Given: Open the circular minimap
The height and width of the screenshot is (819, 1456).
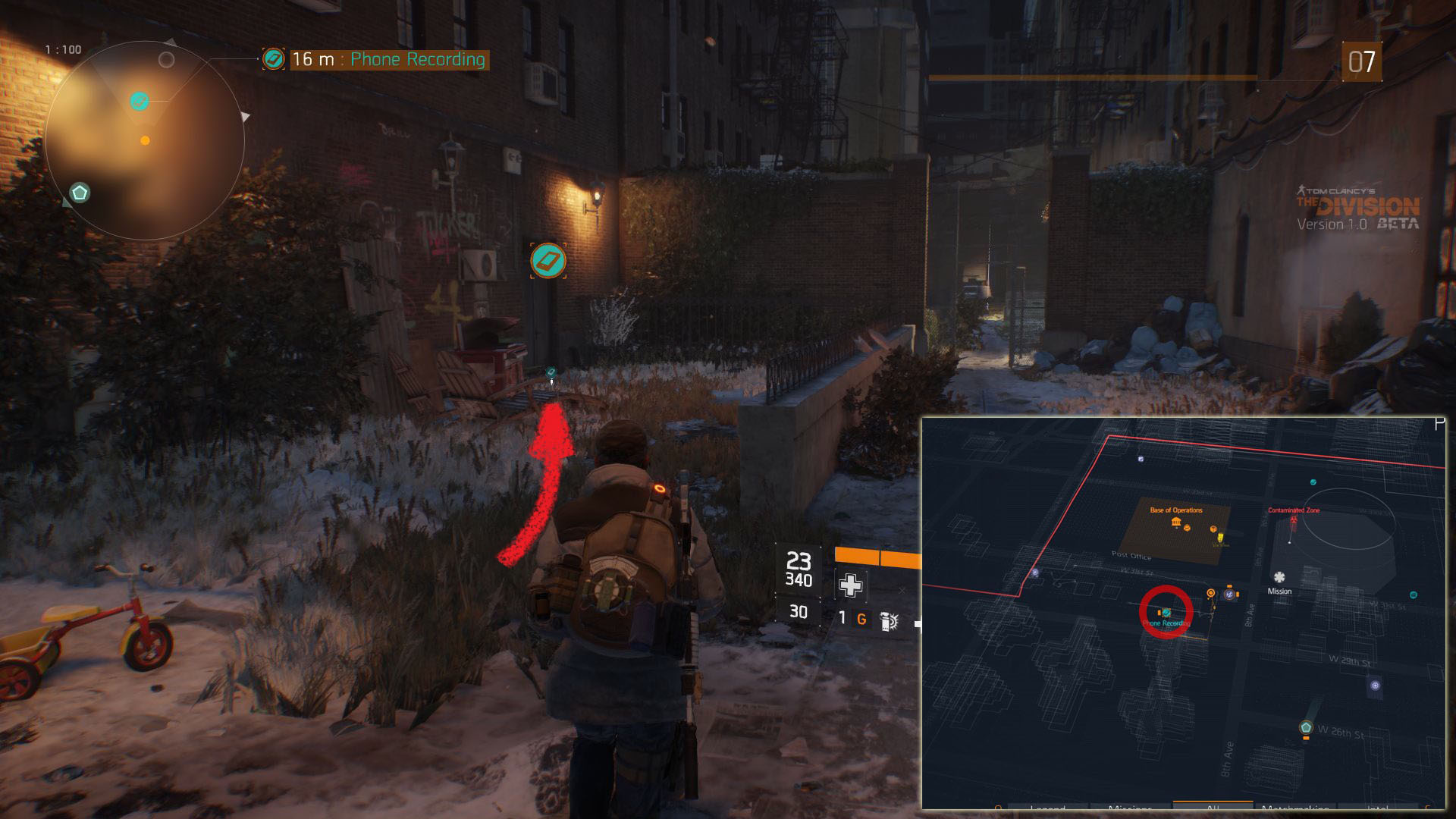Looking at the screenshot, I should pyautogui.click(x=144, y=141).
